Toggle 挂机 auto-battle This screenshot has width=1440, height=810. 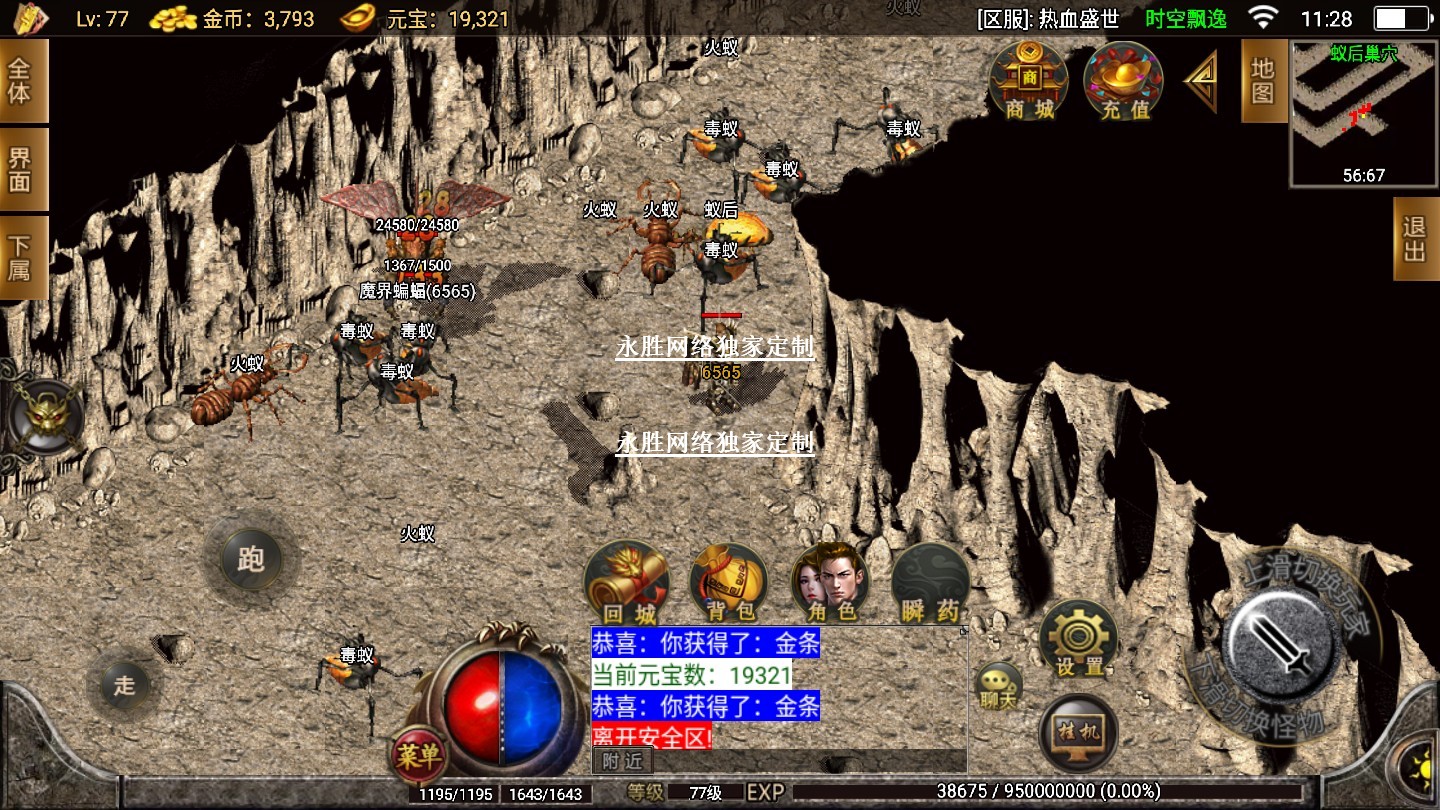click(x=1079, y=733)
